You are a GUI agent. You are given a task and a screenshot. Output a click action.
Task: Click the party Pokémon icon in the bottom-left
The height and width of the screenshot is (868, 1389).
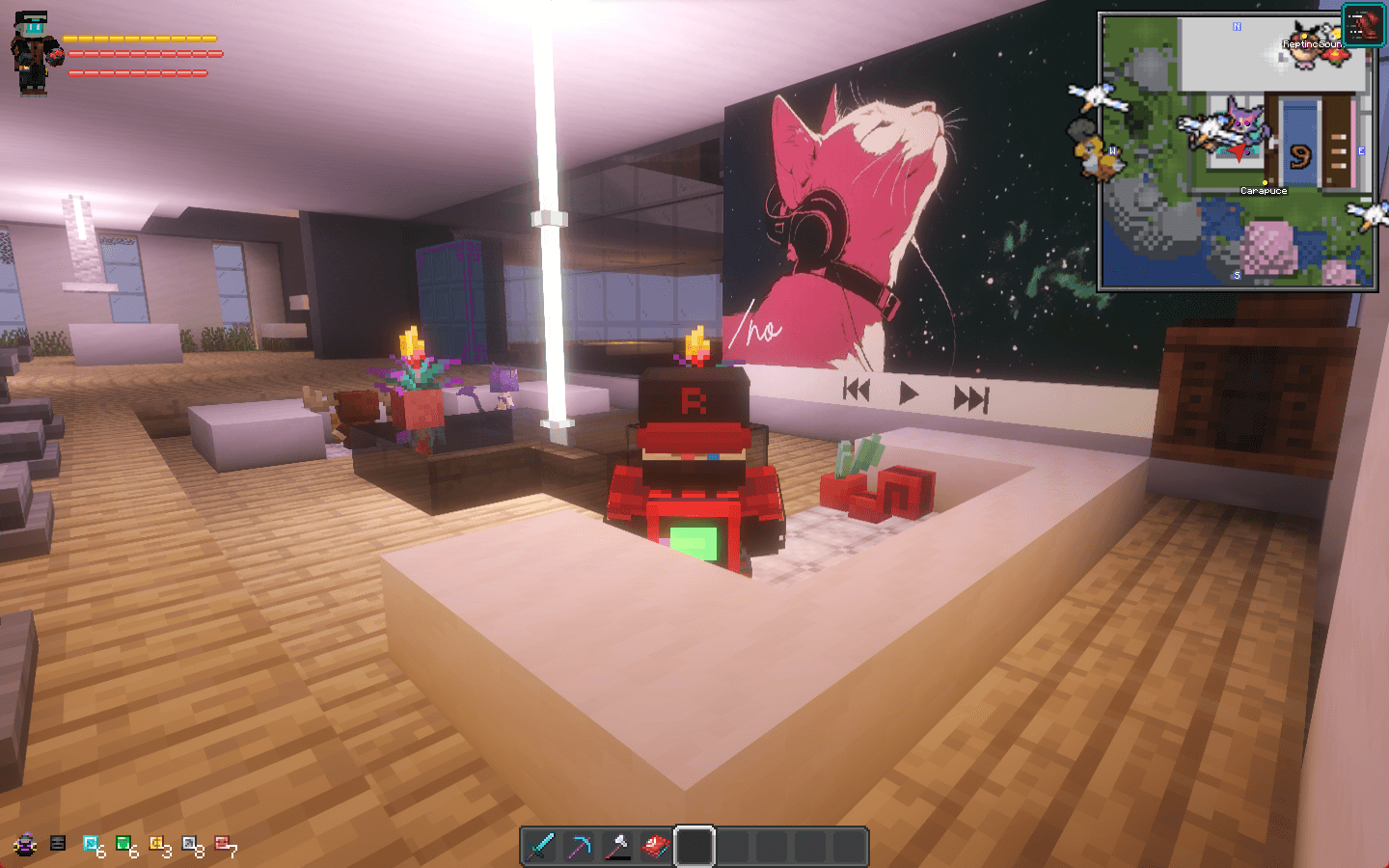pyautogui.click(x=24, y=843)
